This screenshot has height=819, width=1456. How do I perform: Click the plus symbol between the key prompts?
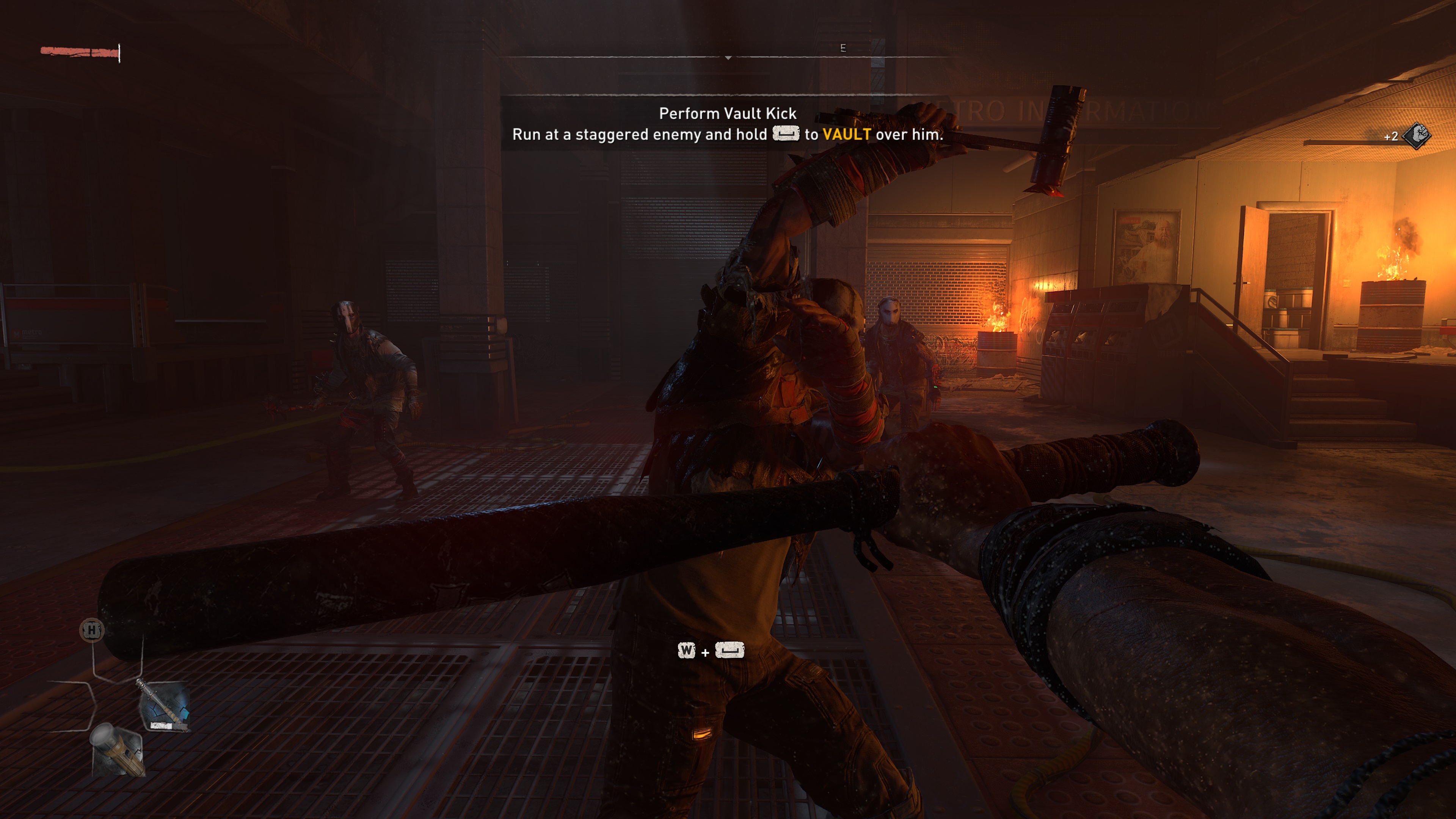[705, 652]
